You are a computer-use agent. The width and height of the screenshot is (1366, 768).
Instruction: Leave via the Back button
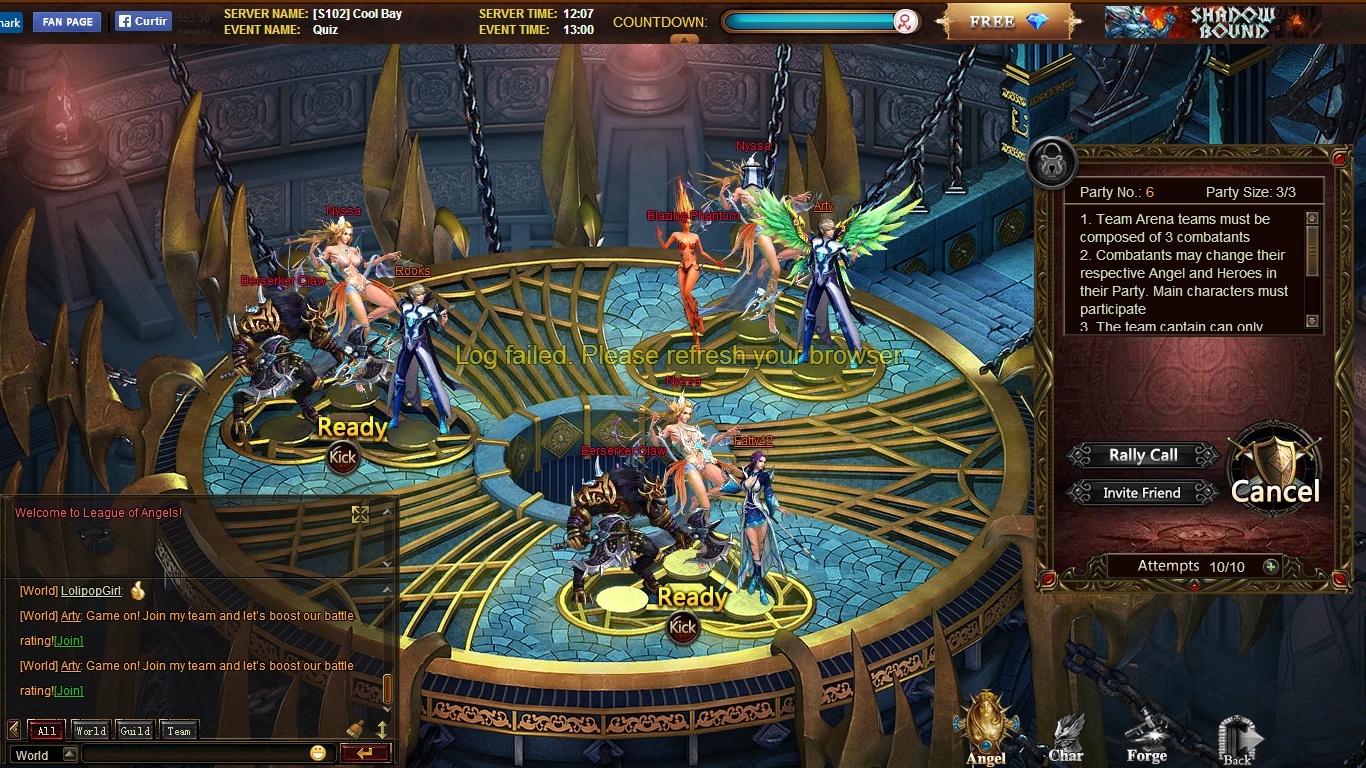[1238, 740]
